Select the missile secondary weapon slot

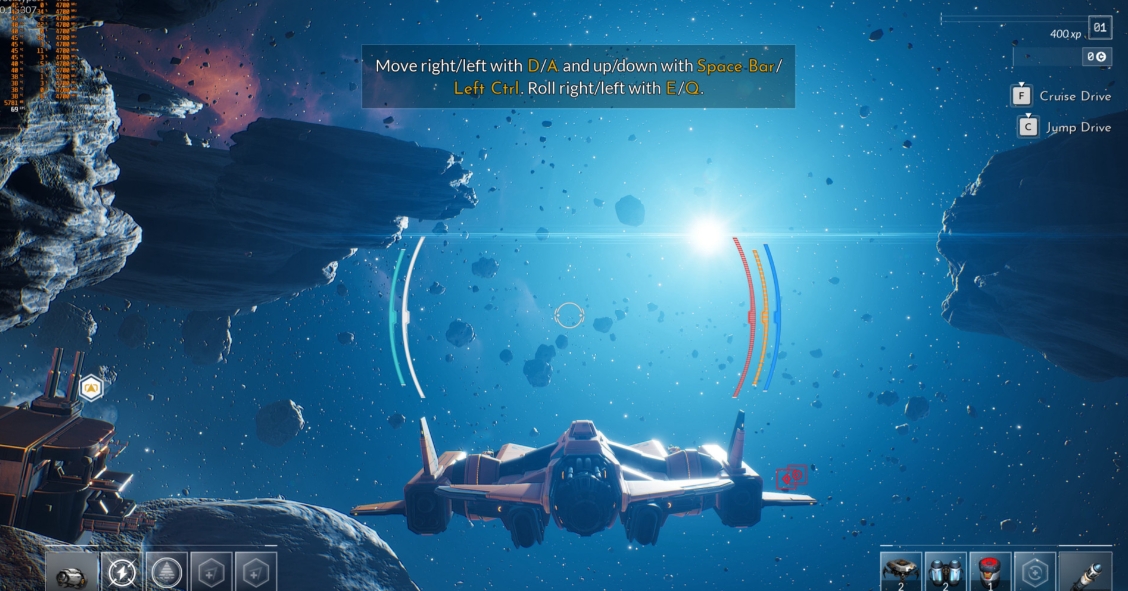pos(1084,572)
